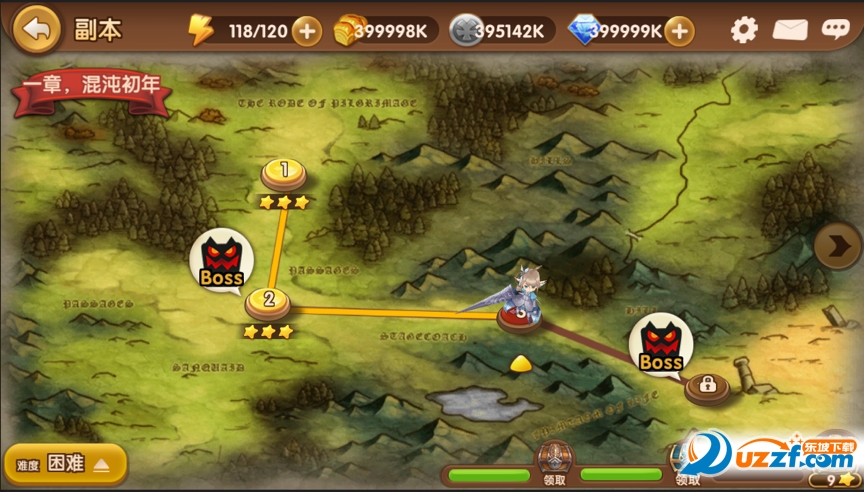
Task: Change difficulty via the 困难 button
Action: (x=66, y=464)
